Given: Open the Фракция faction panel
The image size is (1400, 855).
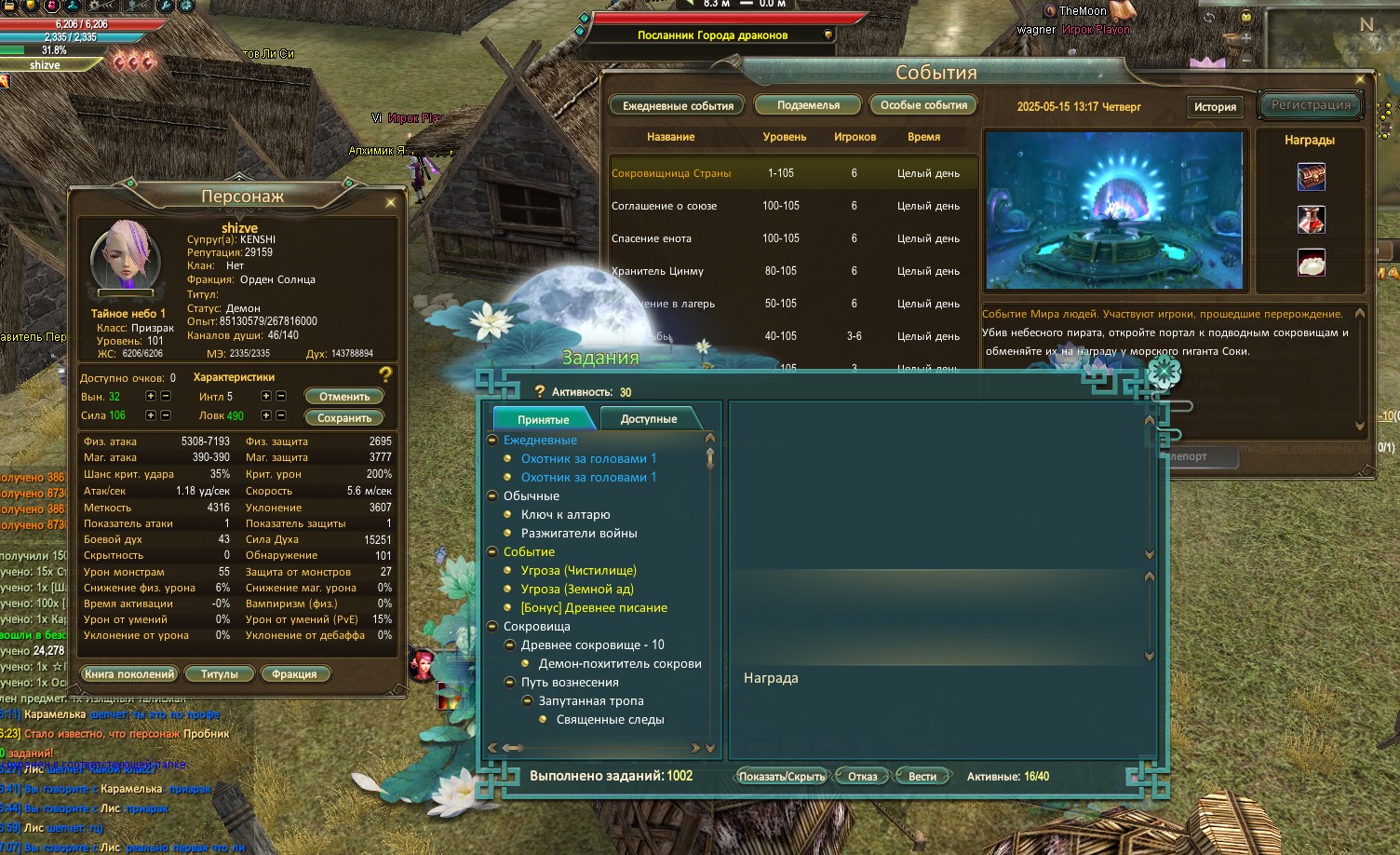Looking at the screenshot, I should tap(294, 674).
